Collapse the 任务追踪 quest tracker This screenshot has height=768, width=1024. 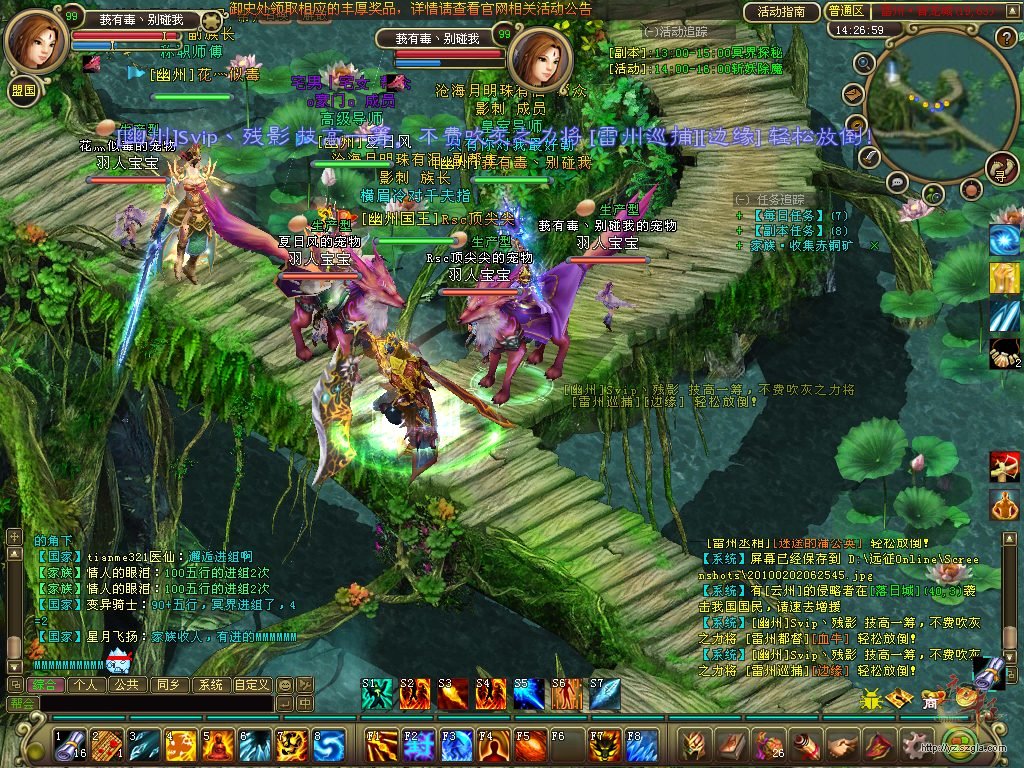point(741,199)
